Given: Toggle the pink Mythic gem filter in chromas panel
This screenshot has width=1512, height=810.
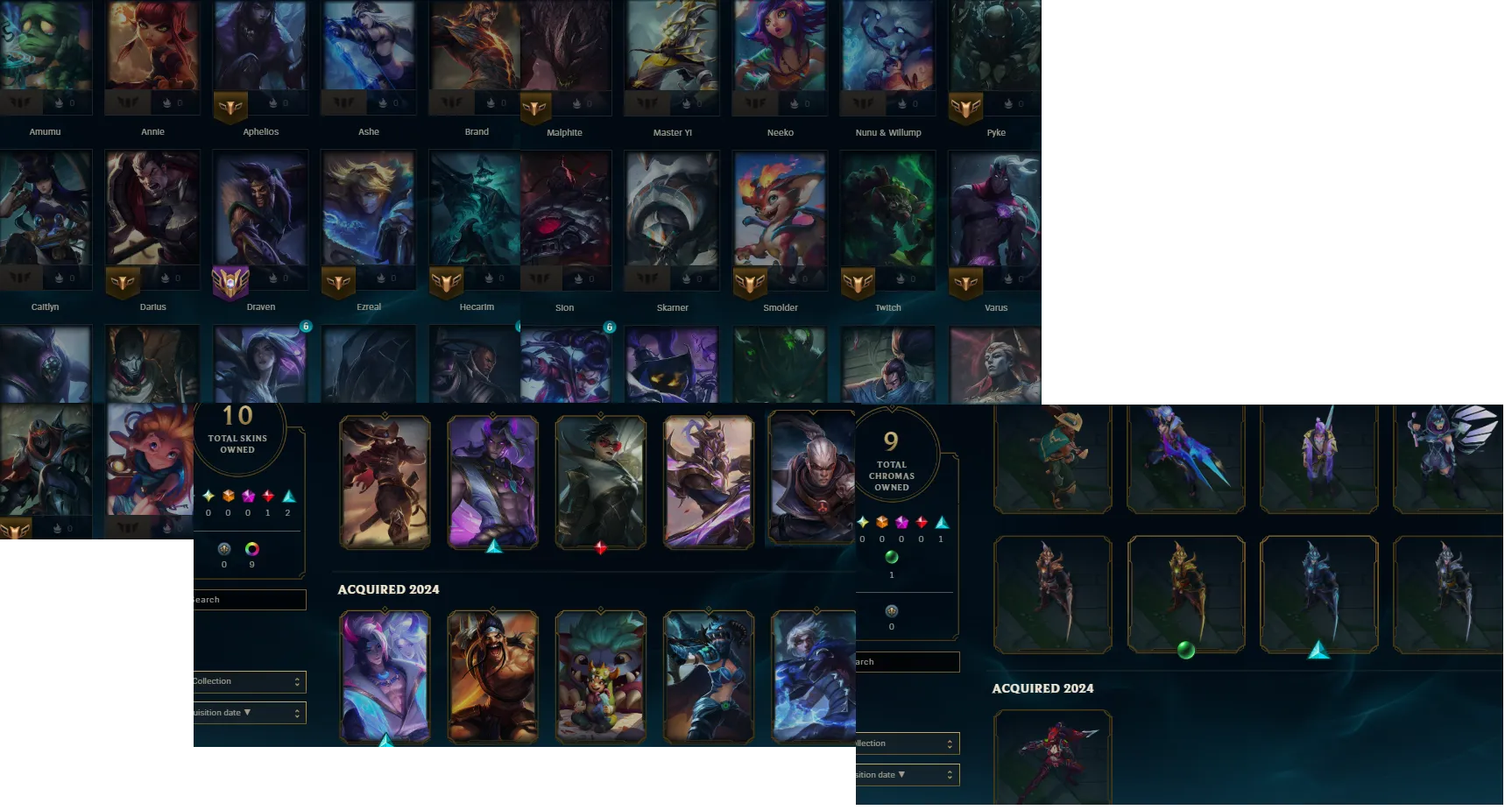Looking at the screenshot, I should [901, 523].
